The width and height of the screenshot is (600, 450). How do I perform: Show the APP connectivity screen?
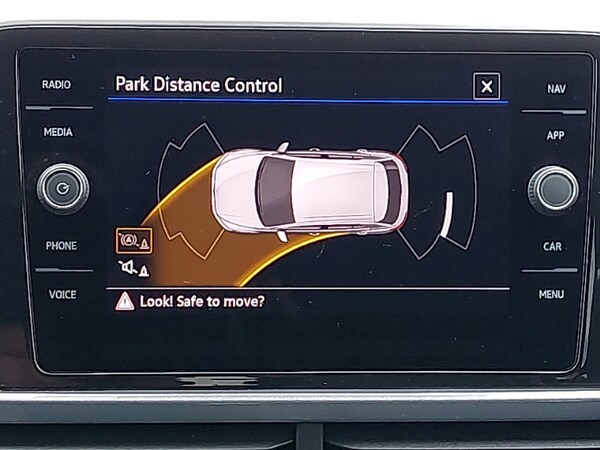555,135
